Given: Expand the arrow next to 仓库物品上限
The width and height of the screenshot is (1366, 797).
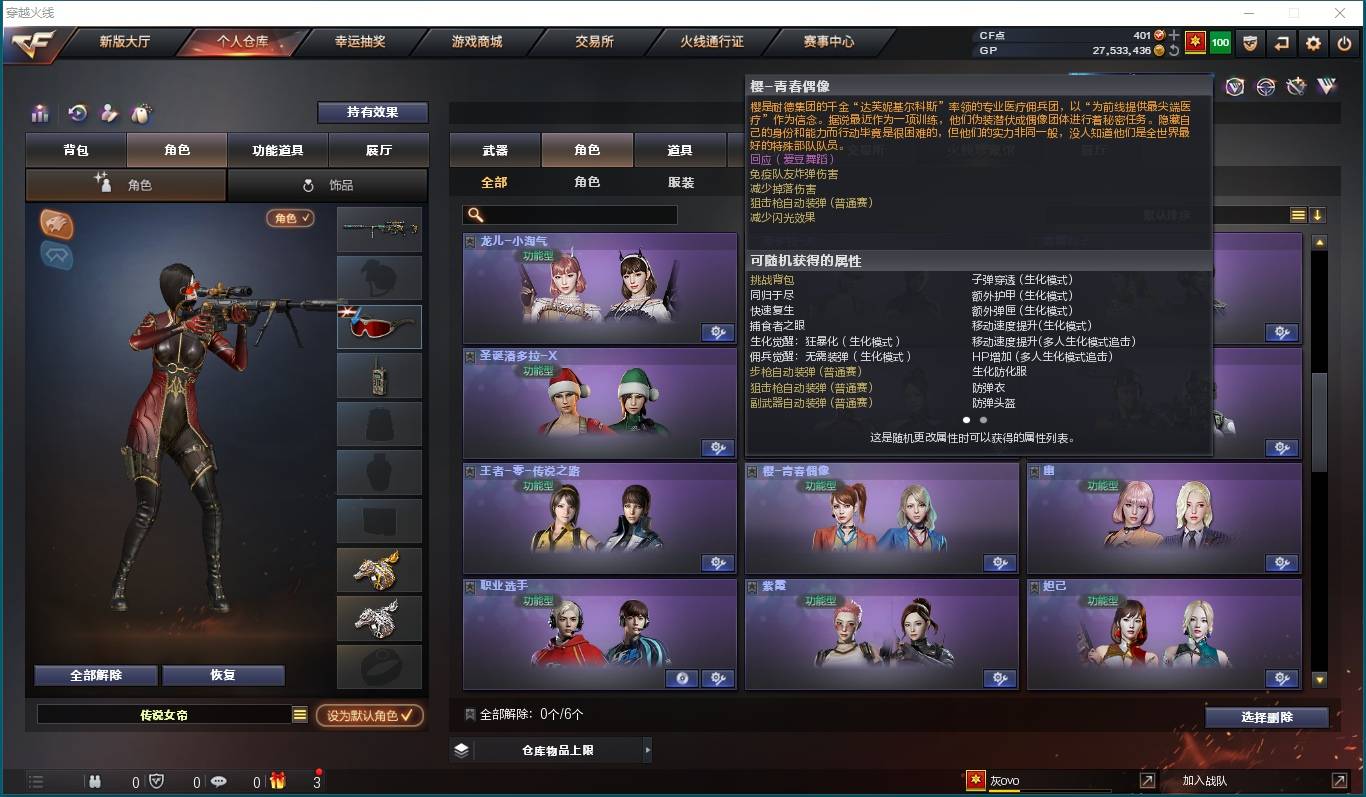Looking at the screenshot, I should pos(648,748).
